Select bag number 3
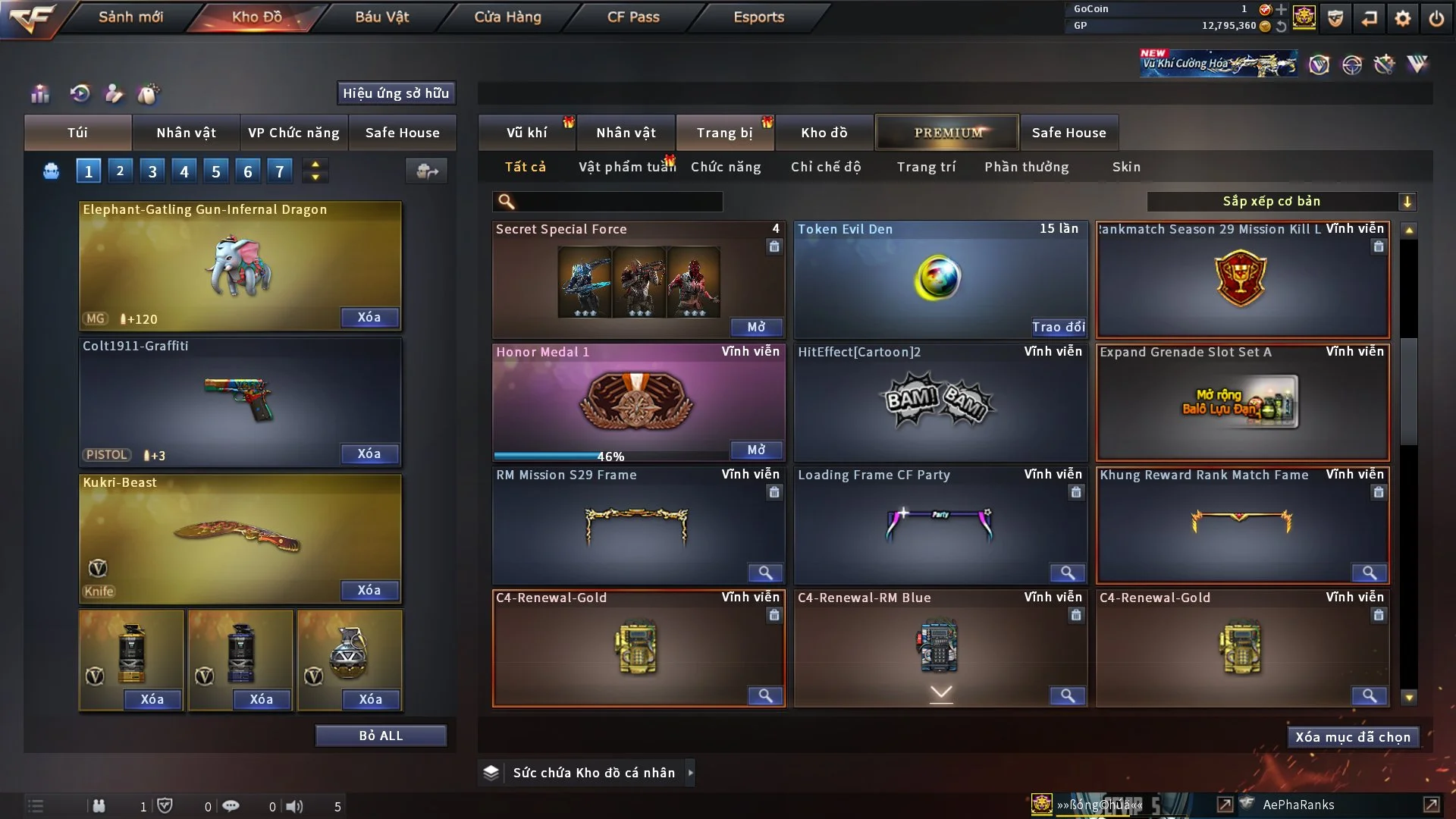1456x819 pixels. (x=152, y=171)
